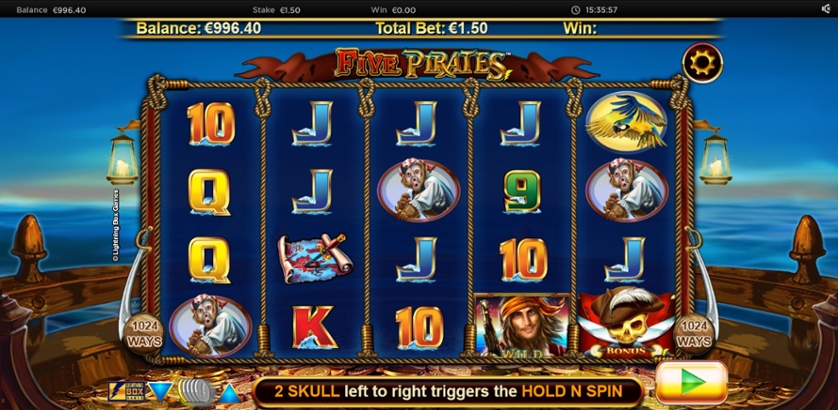Screen dimensions: 838x410
Task: Open the gear settings menu
Action: (702, 64)
